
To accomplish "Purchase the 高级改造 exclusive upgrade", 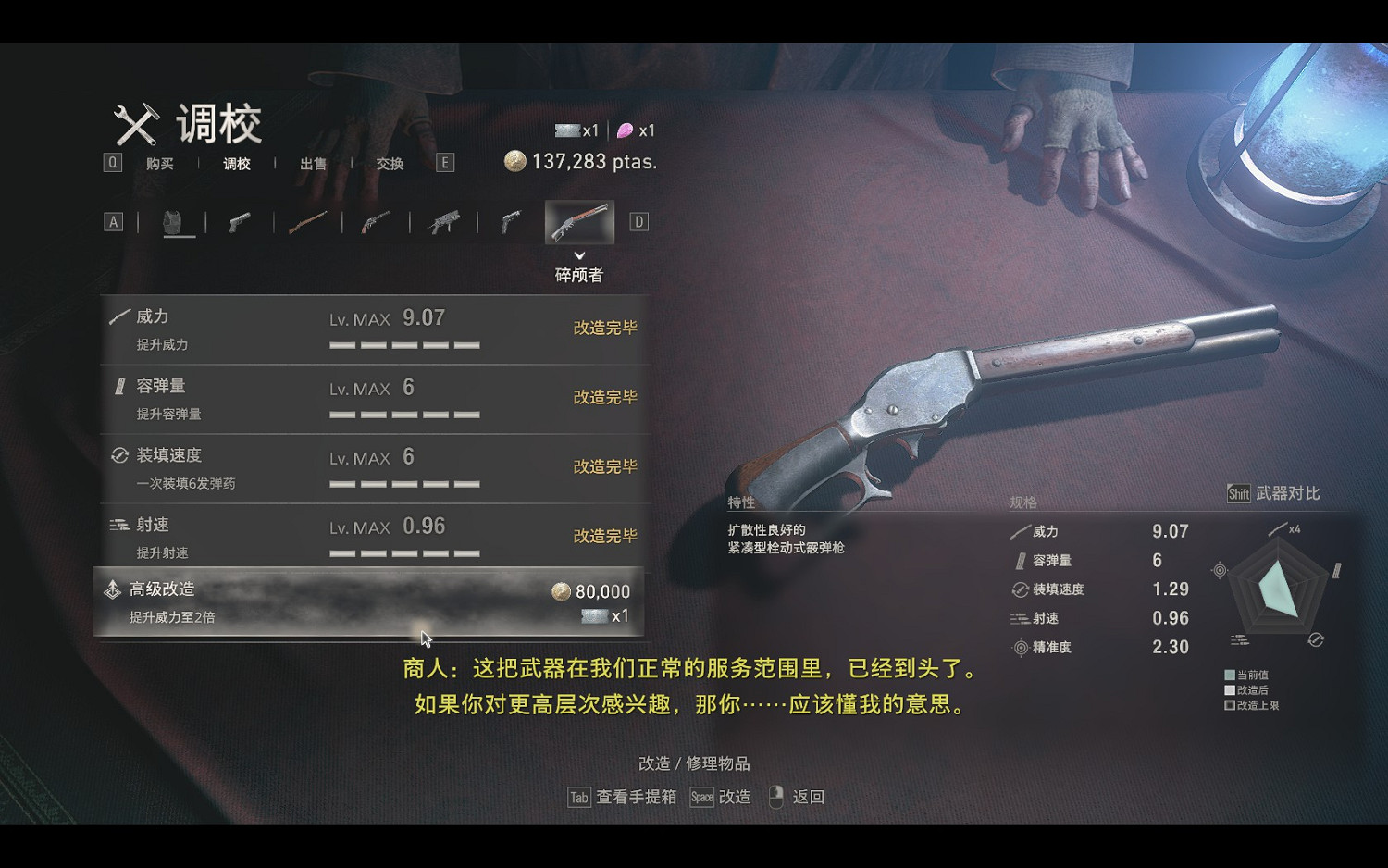I will coord(370,600).
